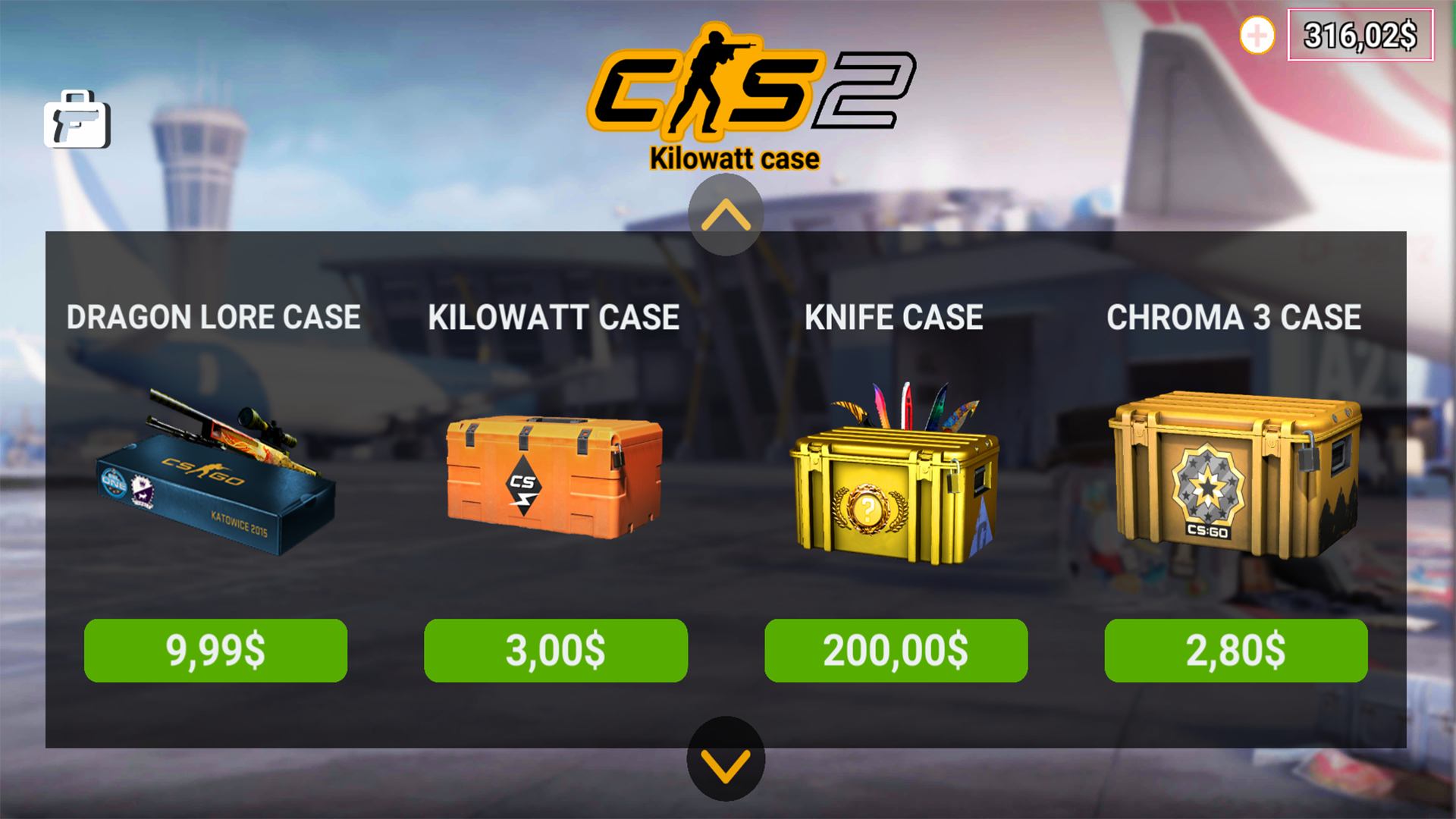Purchase the Knife Case for 200,00$
The image size is (1456, 819).
point(895,650)
